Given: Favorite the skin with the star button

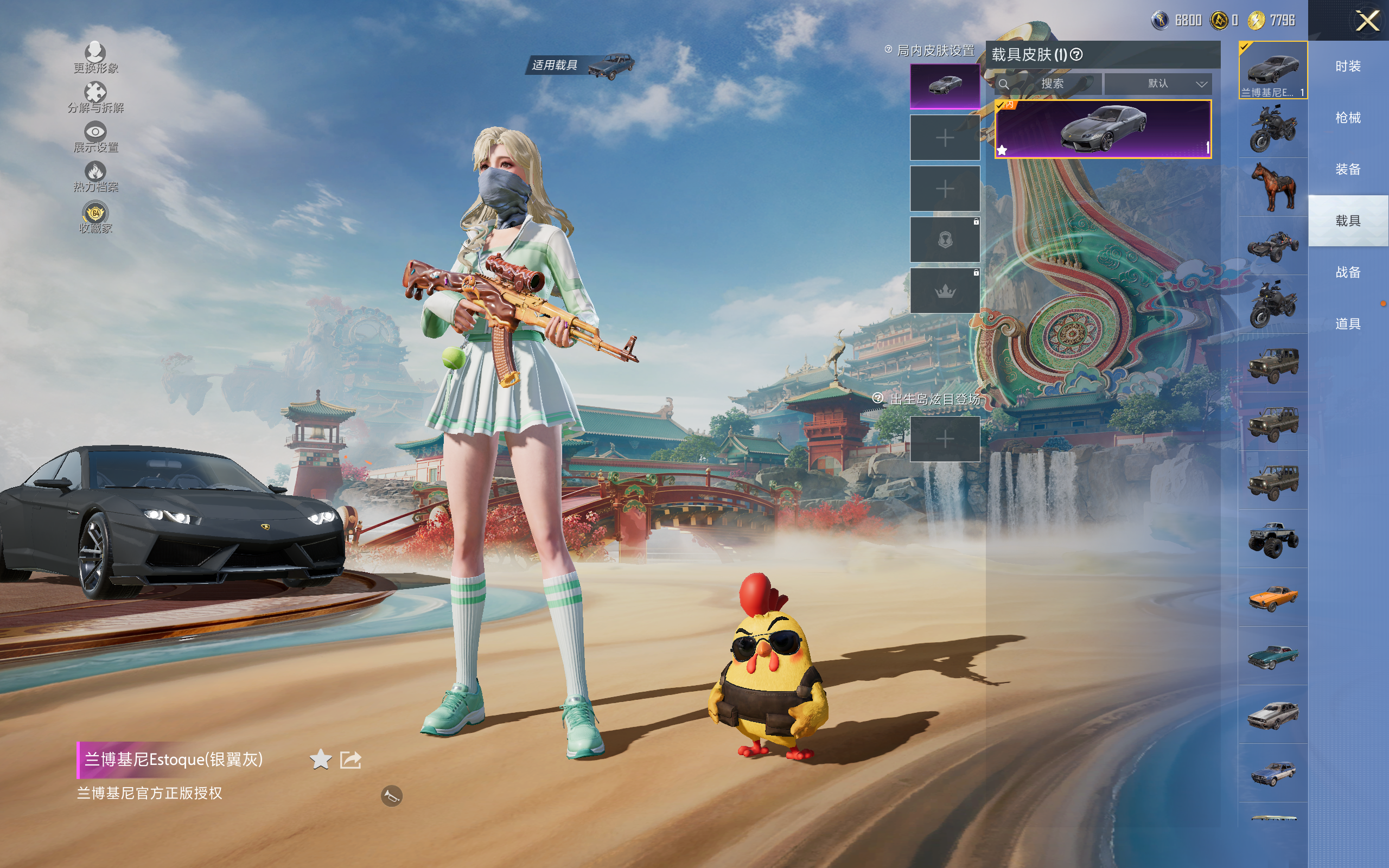Looking at the screenshot, I should (320, 759).
